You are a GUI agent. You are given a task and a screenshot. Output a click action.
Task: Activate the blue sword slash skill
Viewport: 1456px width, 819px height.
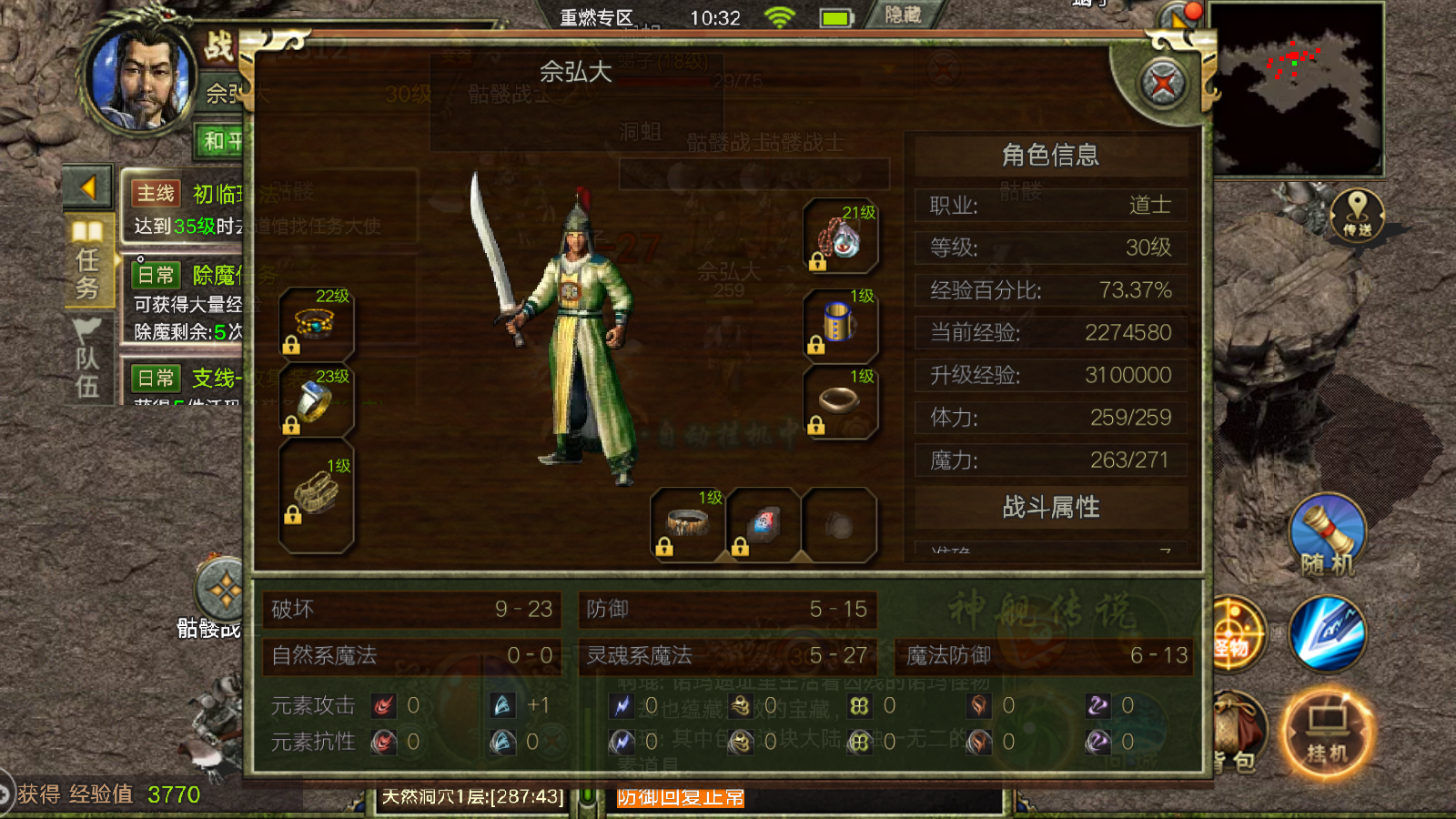[1327, 633]
